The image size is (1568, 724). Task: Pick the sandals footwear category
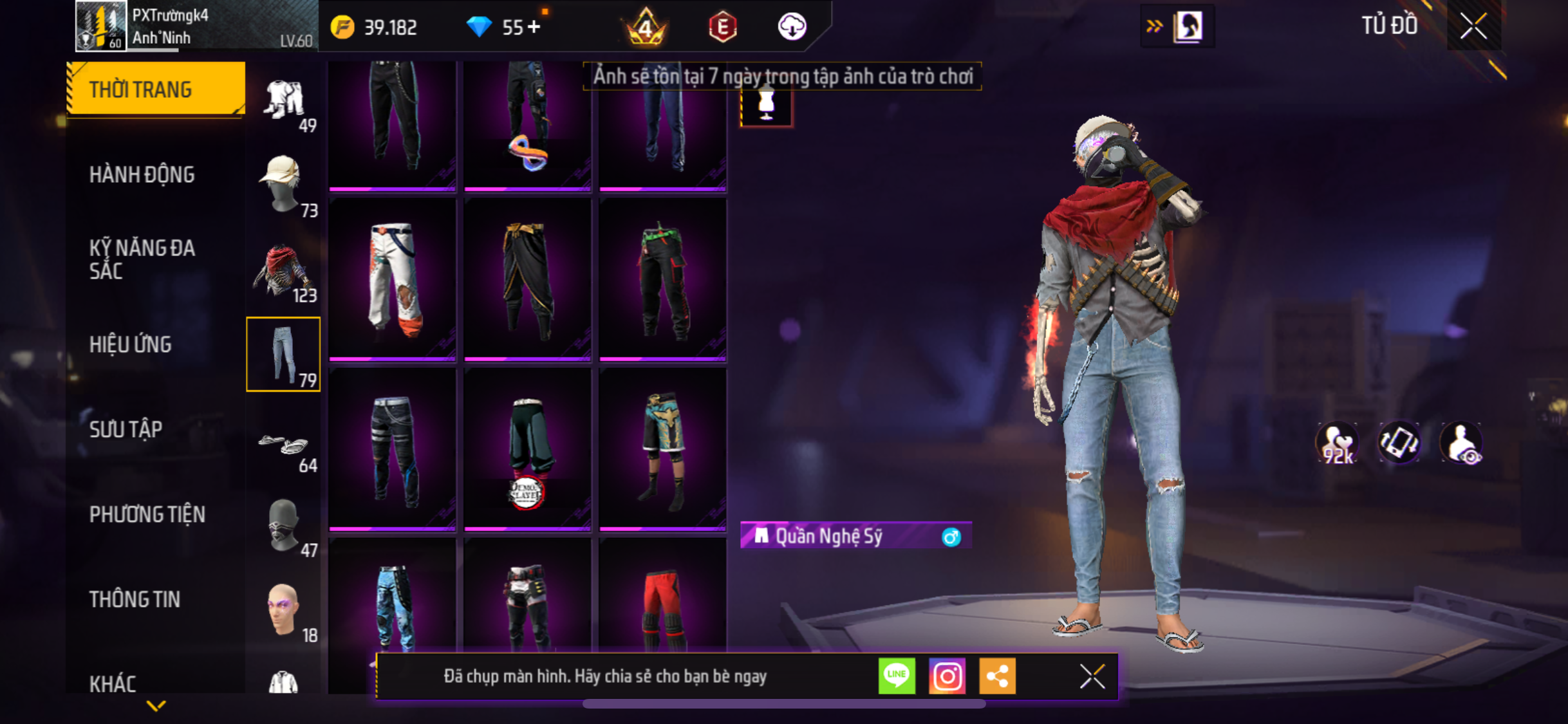click(283, 445)
